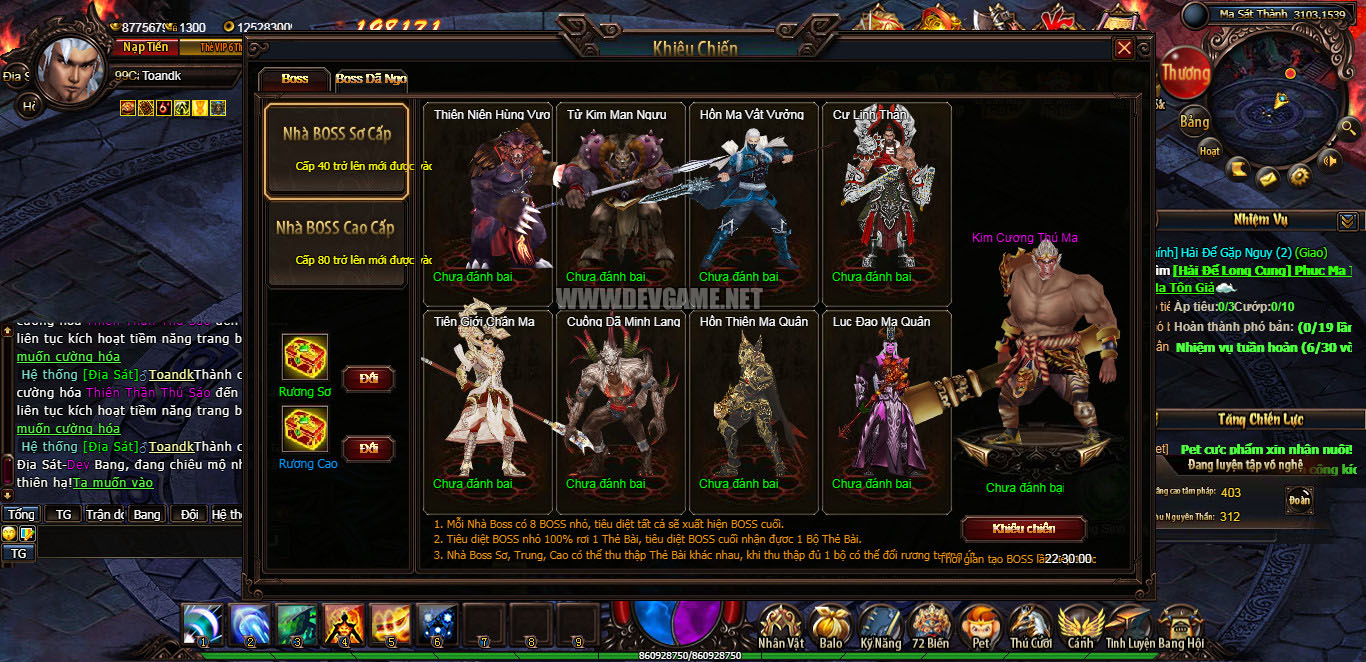Open the Pet menu
The width and height of the screenshot is (1366, 662).
(980, 627)
